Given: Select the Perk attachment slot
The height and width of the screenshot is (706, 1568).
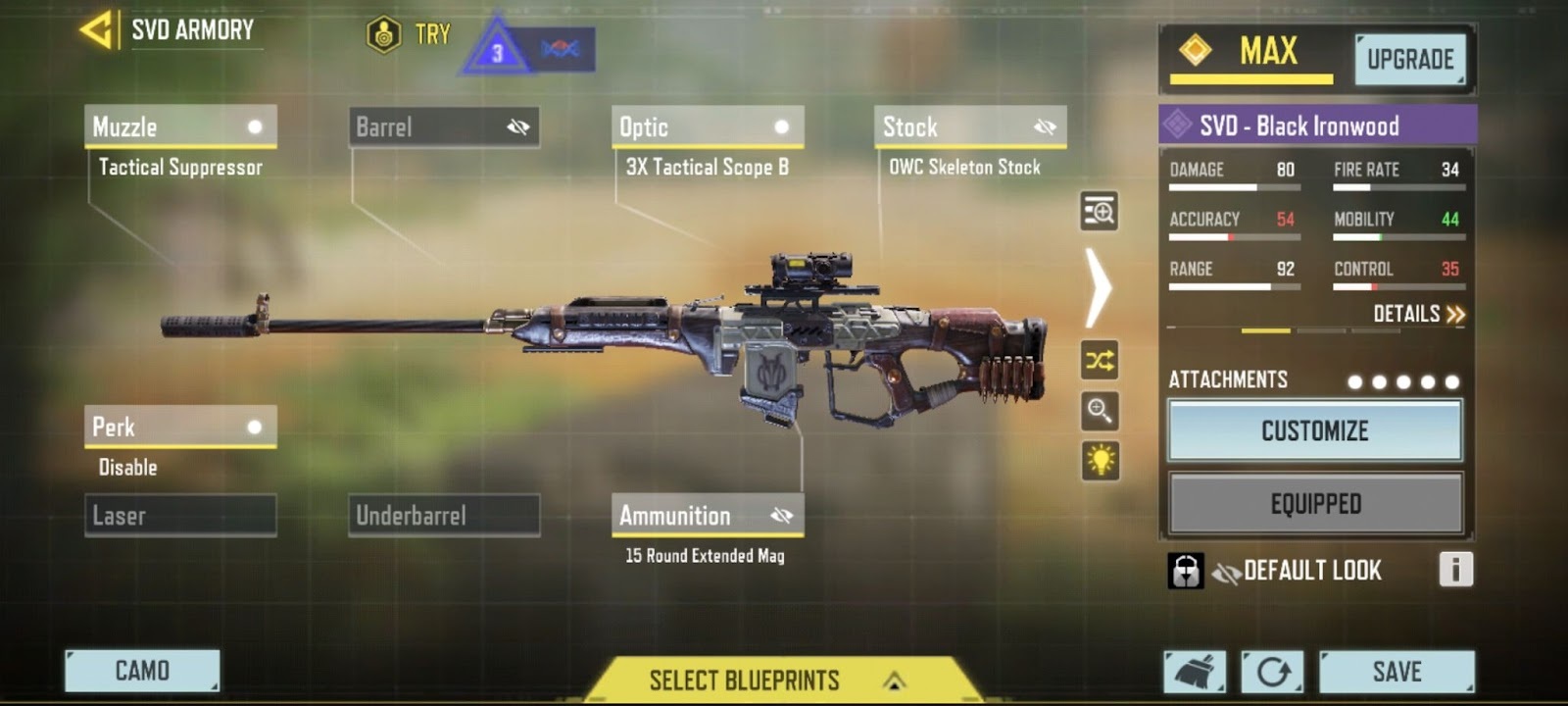Looking at the screenshot, I should point(180,428).
